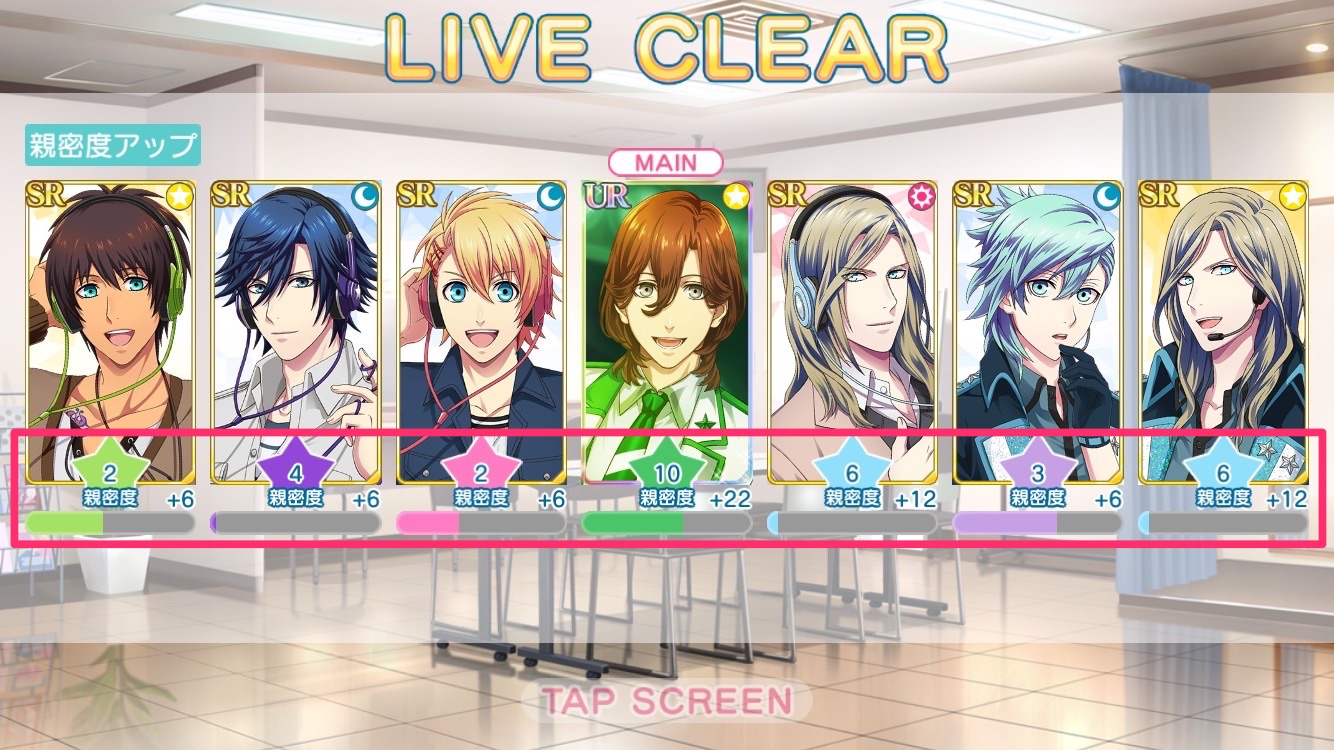Select the UR MAIN card with green tie

tap(667, 320)
